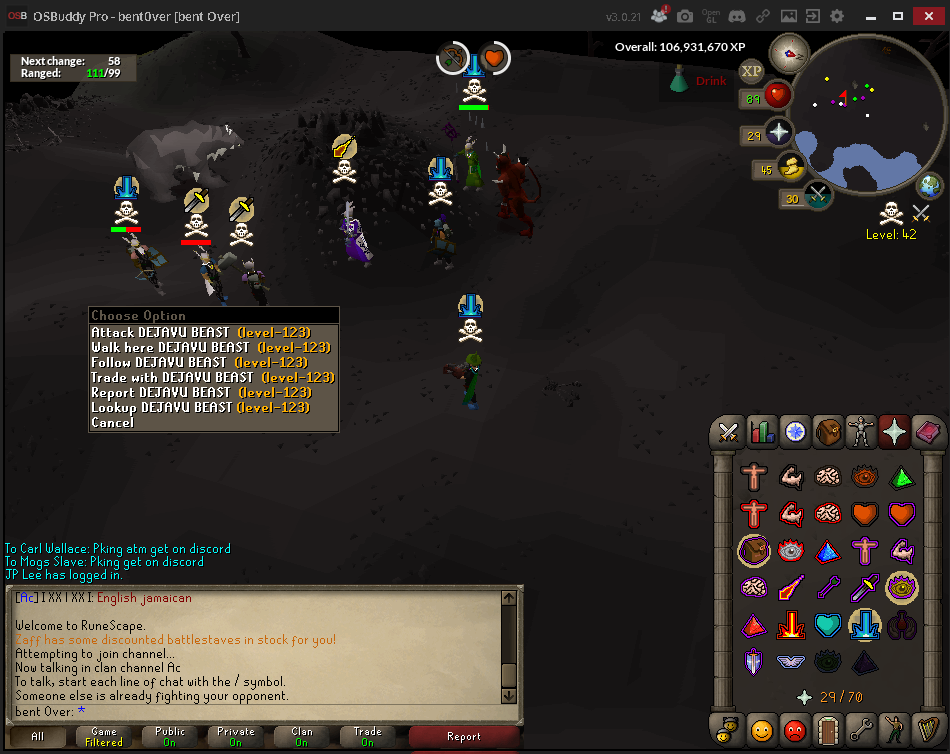Open the Inventory backpack tab

point(827,432)
